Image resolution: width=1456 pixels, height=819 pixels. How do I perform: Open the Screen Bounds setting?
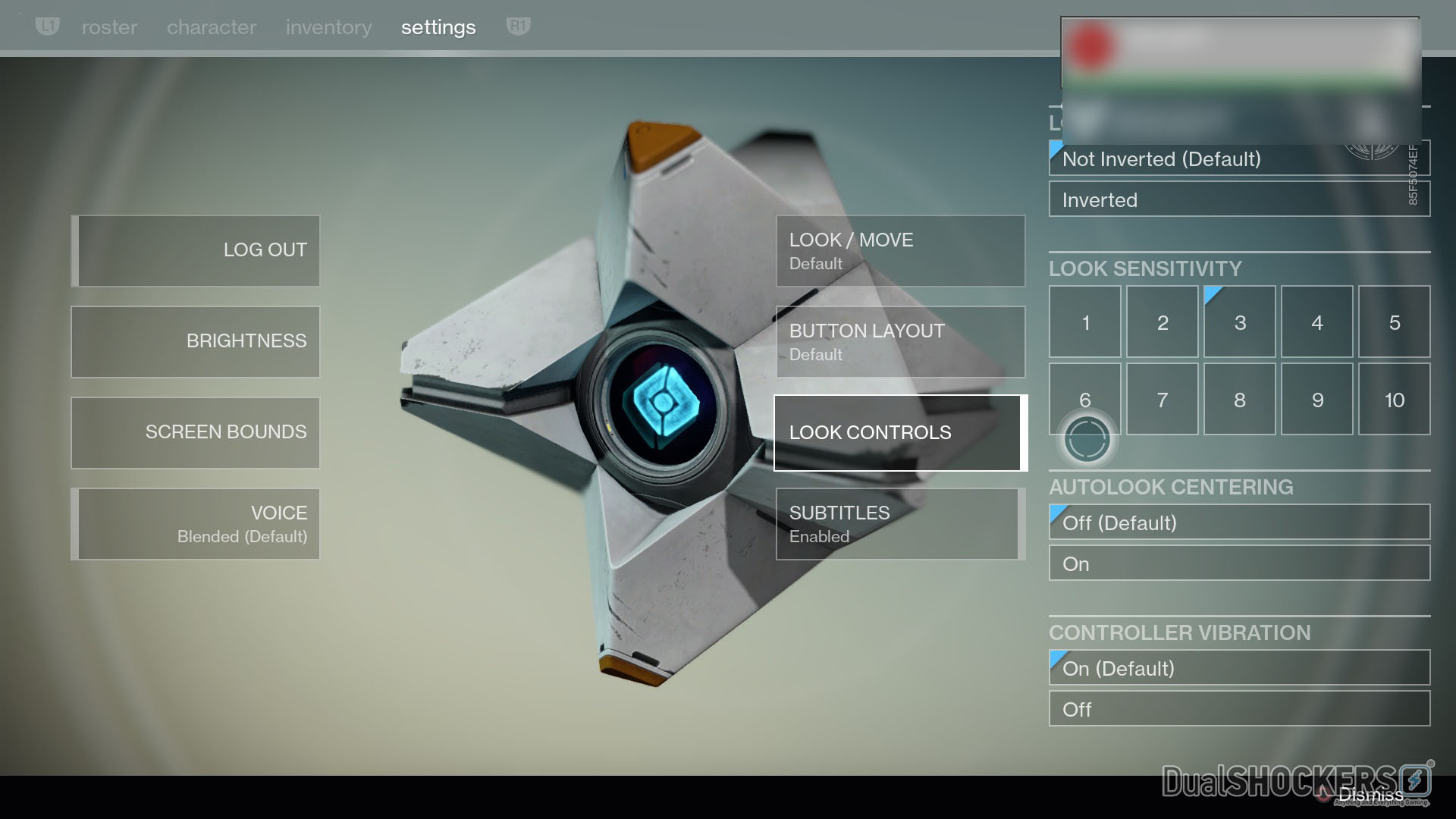(196, 432)
